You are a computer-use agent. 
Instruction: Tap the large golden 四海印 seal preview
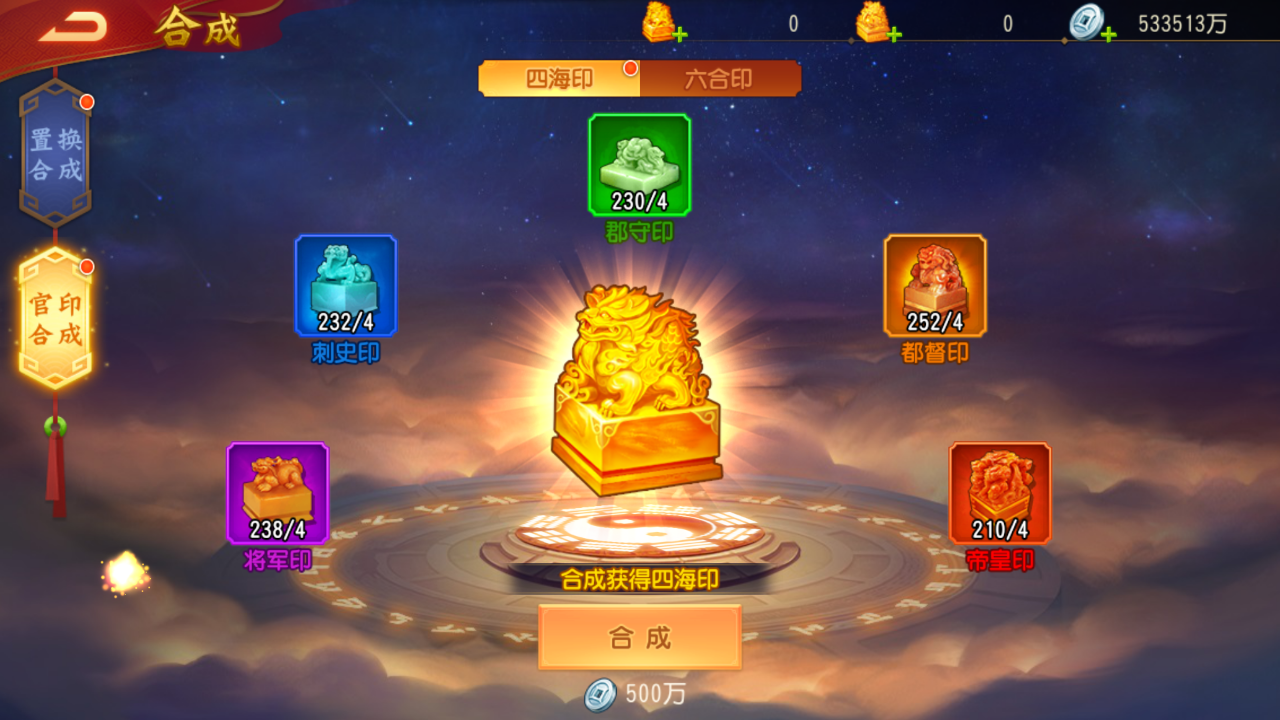(636, 390)
